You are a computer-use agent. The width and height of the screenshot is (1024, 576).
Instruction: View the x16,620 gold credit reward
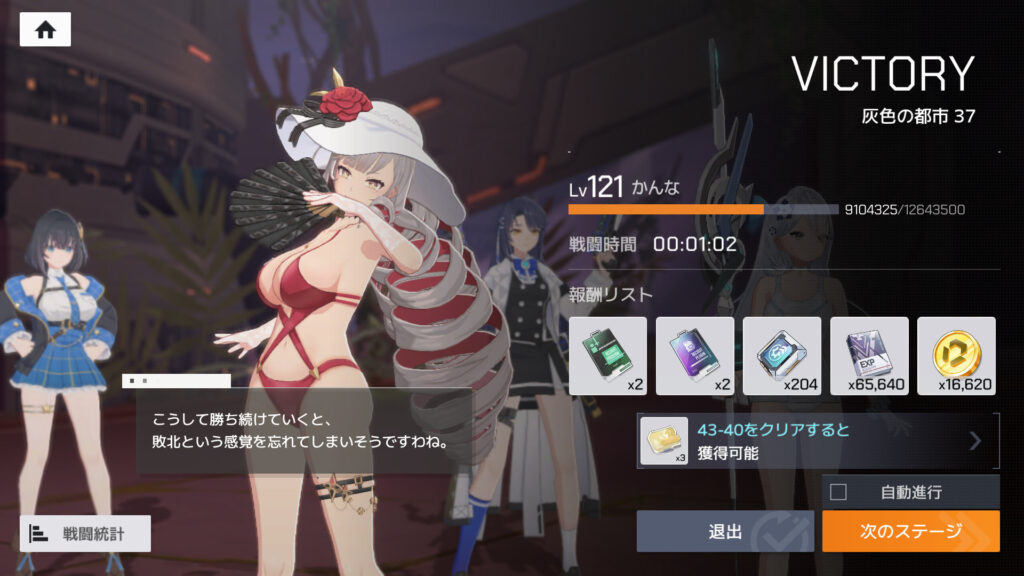tap(955, 356)
